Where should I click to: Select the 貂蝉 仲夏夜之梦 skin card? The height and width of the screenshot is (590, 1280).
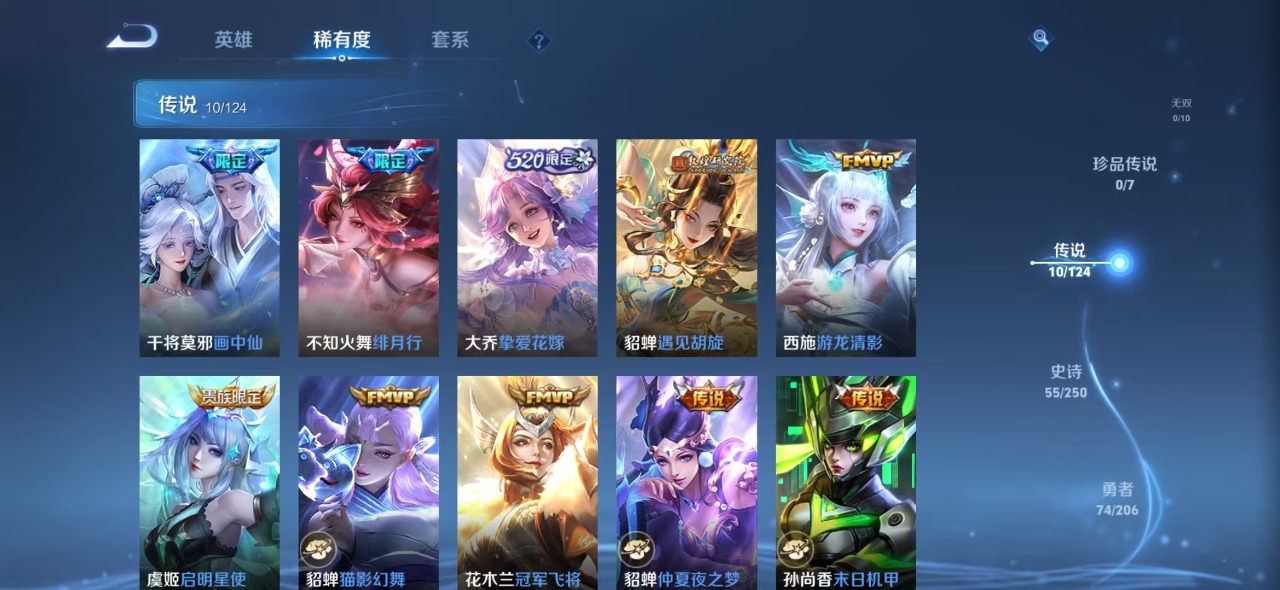[686, 480]
